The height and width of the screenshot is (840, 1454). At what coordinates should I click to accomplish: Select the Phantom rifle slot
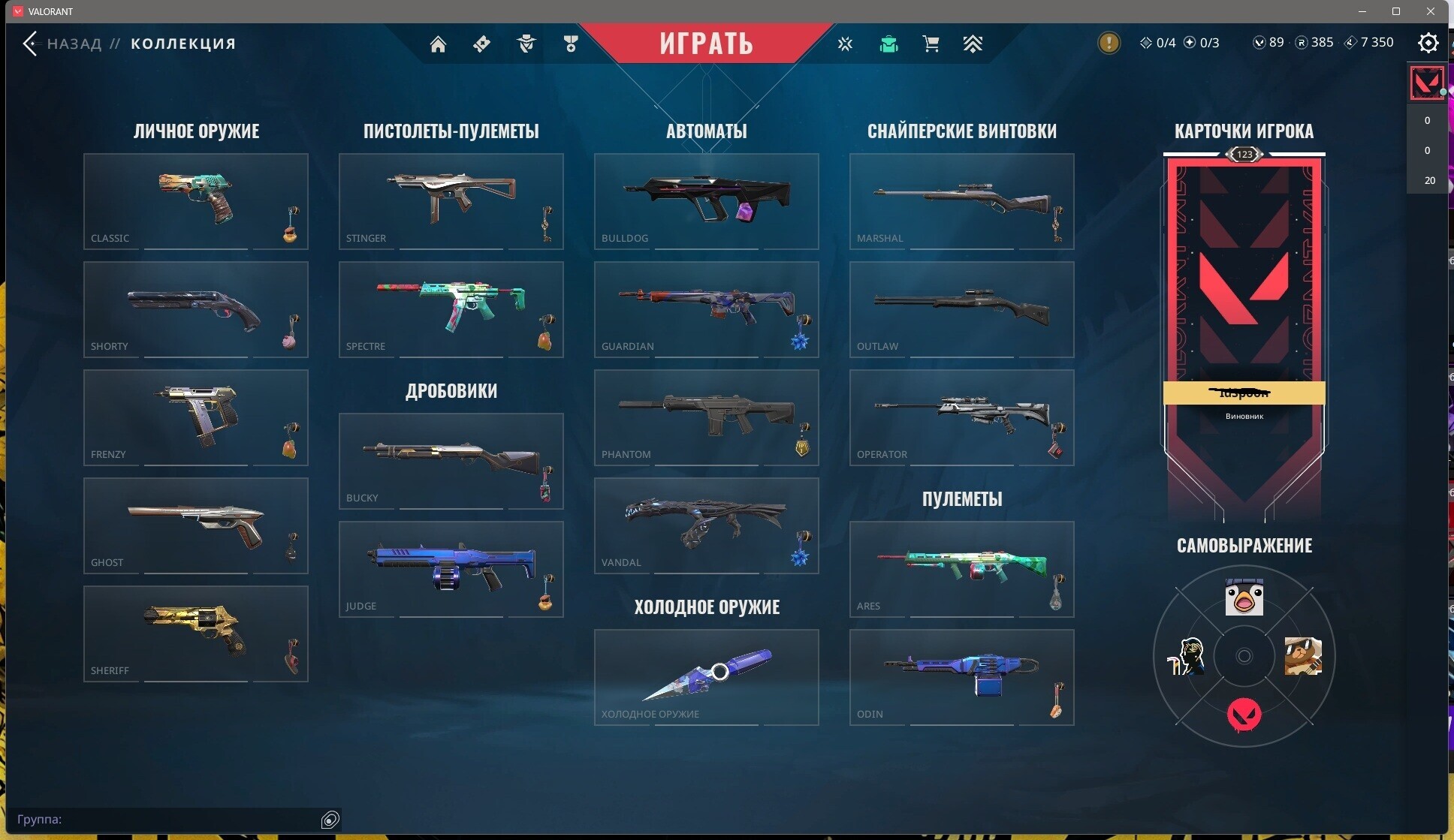[x=706, y=417]
